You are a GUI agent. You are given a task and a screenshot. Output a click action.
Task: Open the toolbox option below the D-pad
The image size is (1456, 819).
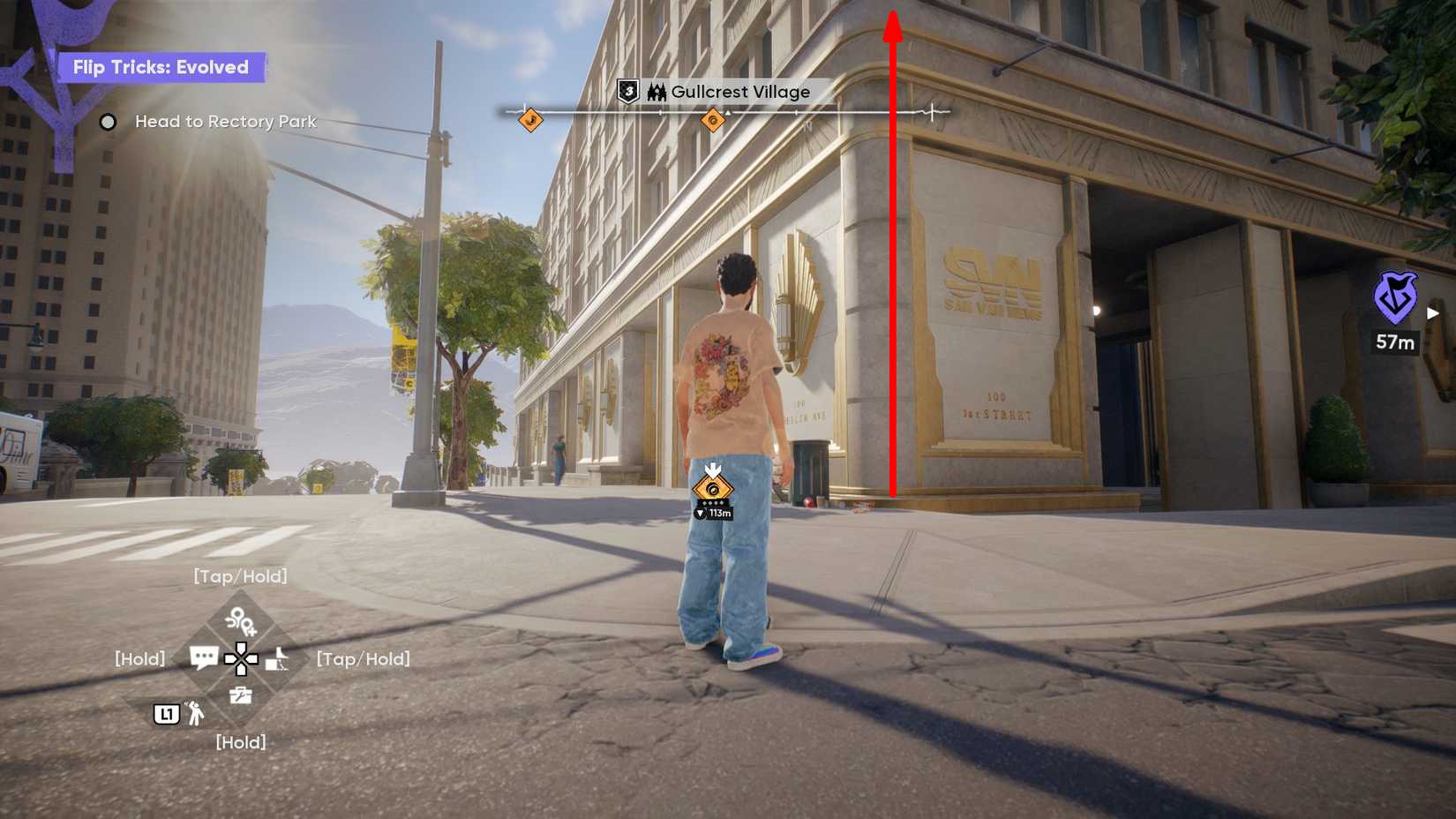click(242, 696)
